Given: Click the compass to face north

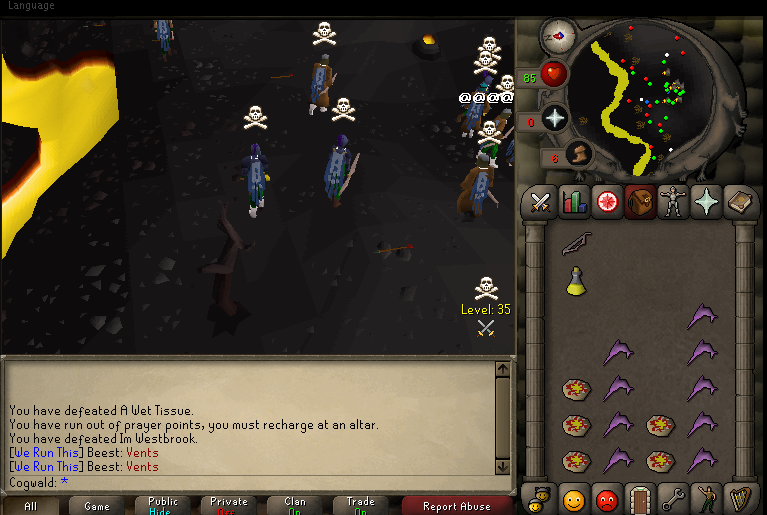Looking at the screenshot, I should pos(556,37).
